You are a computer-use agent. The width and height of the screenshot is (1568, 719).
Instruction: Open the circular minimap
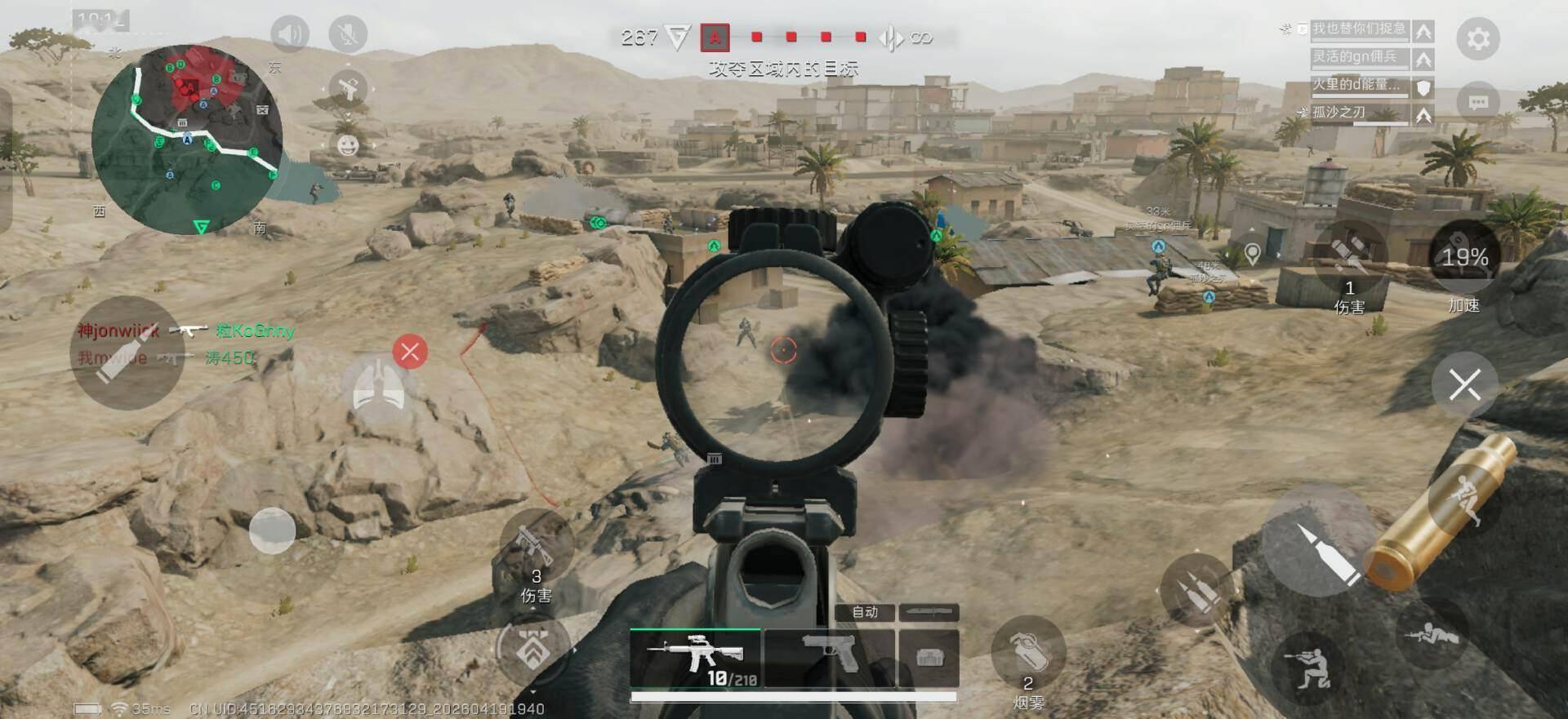point(188,139)
